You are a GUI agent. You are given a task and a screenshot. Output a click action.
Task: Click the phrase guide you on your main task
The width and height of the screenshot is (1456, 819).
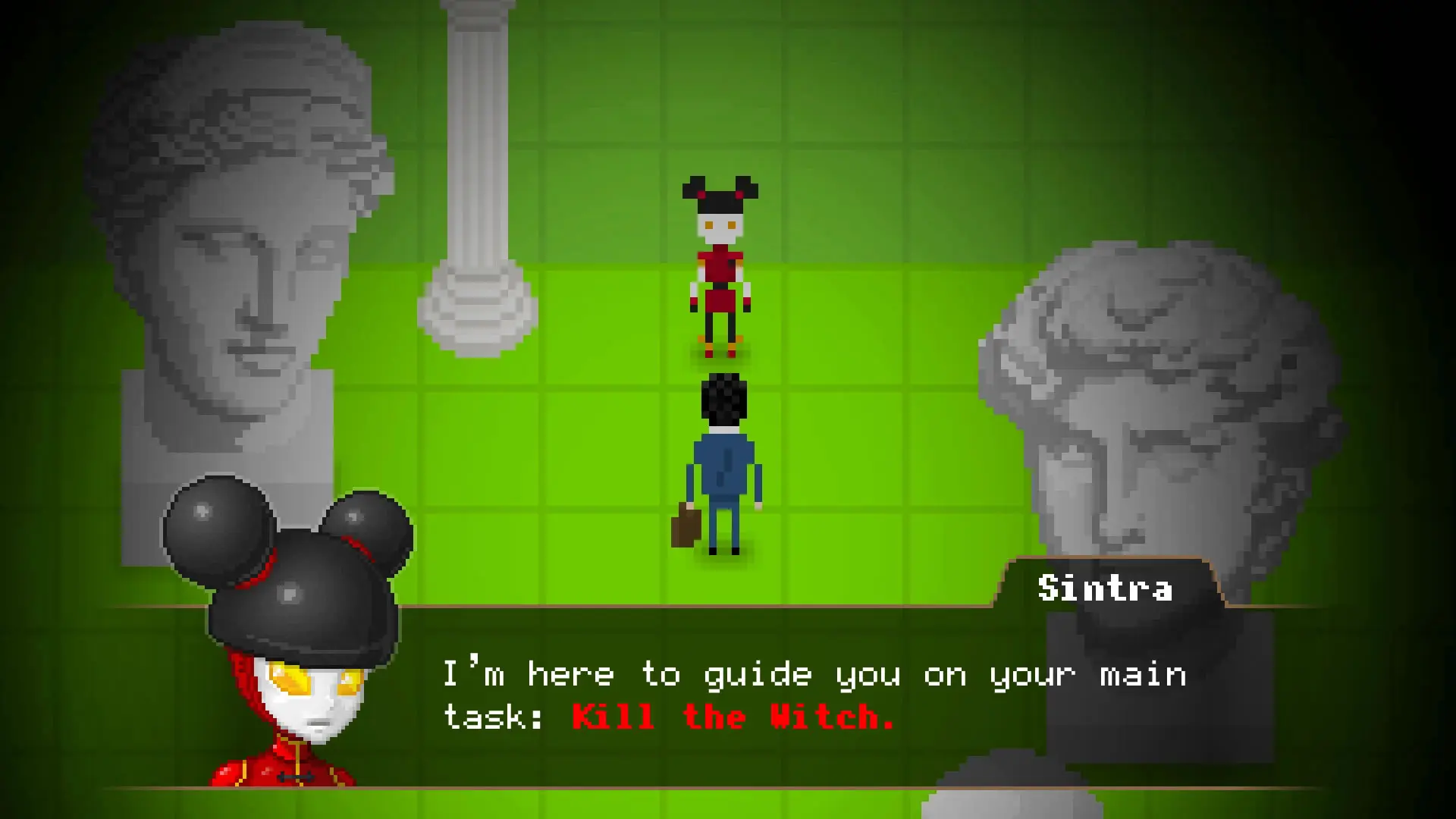tap(872, 673)
